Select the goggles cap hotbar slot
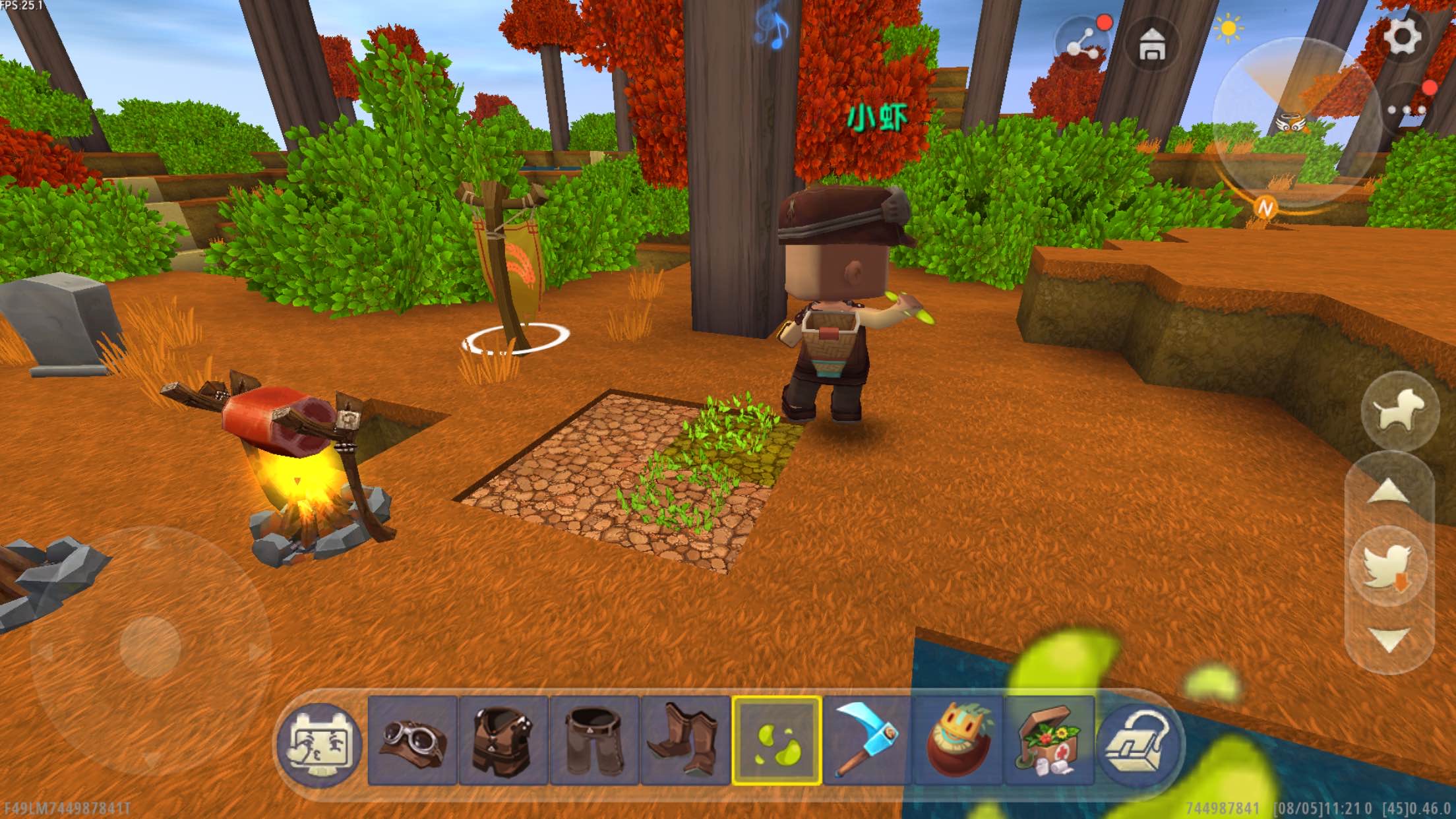This screenshot has width=1456, height=819. (x=412, y=741)
